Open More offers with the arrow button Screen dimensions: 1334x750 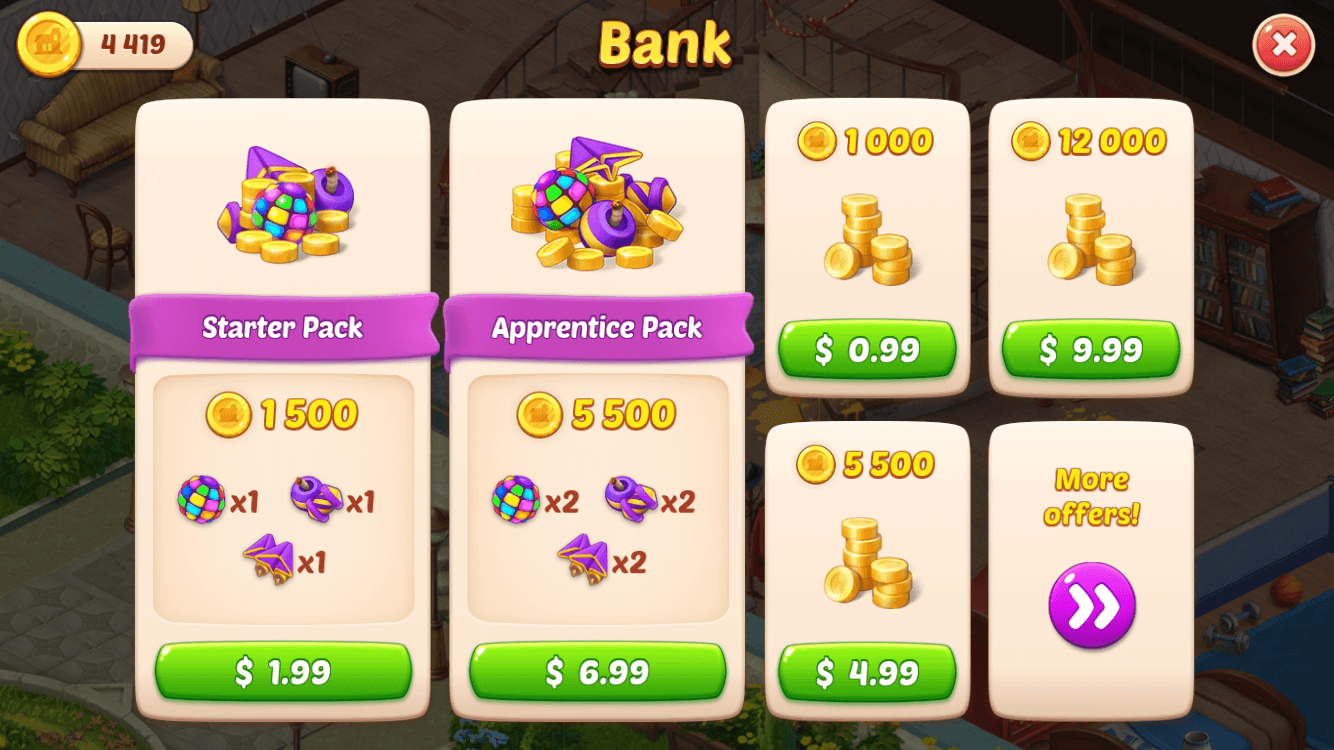click(x=1092, y=600)
